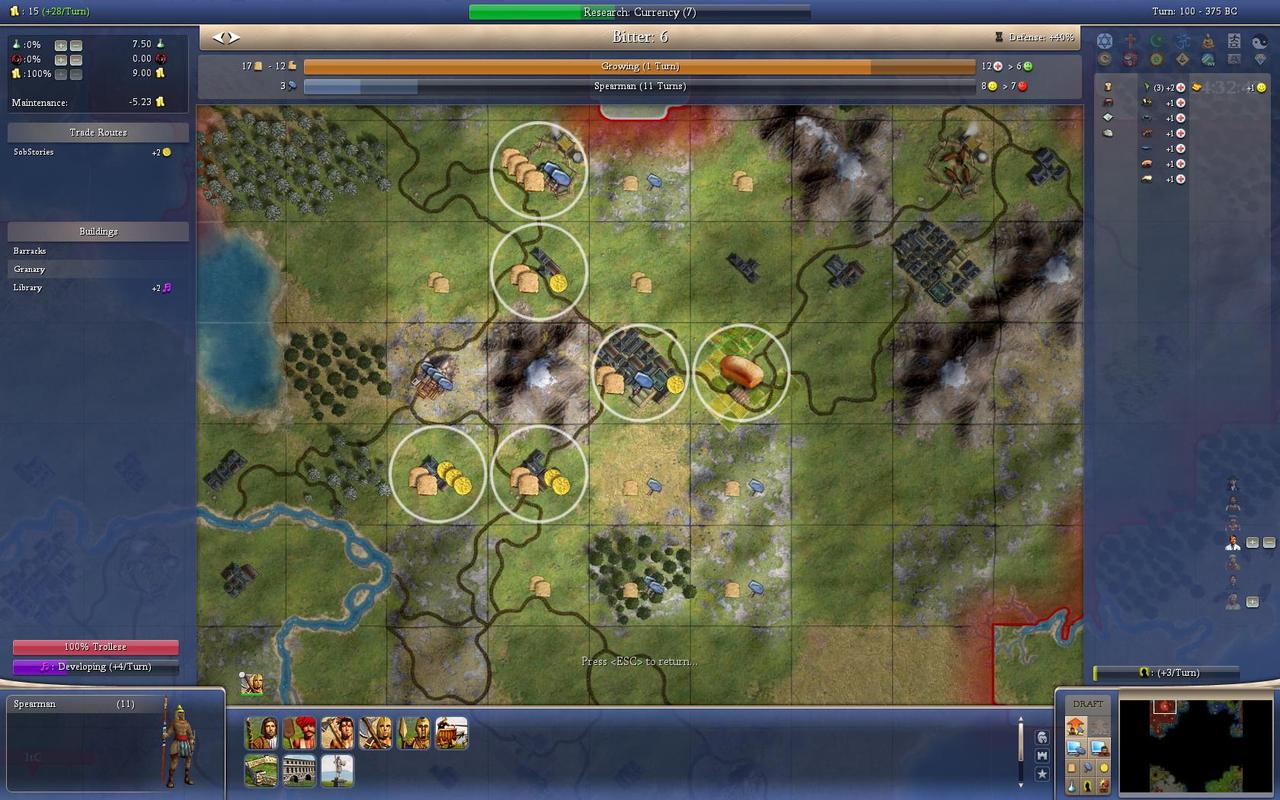Select the Granary building row

coord(30,269)
